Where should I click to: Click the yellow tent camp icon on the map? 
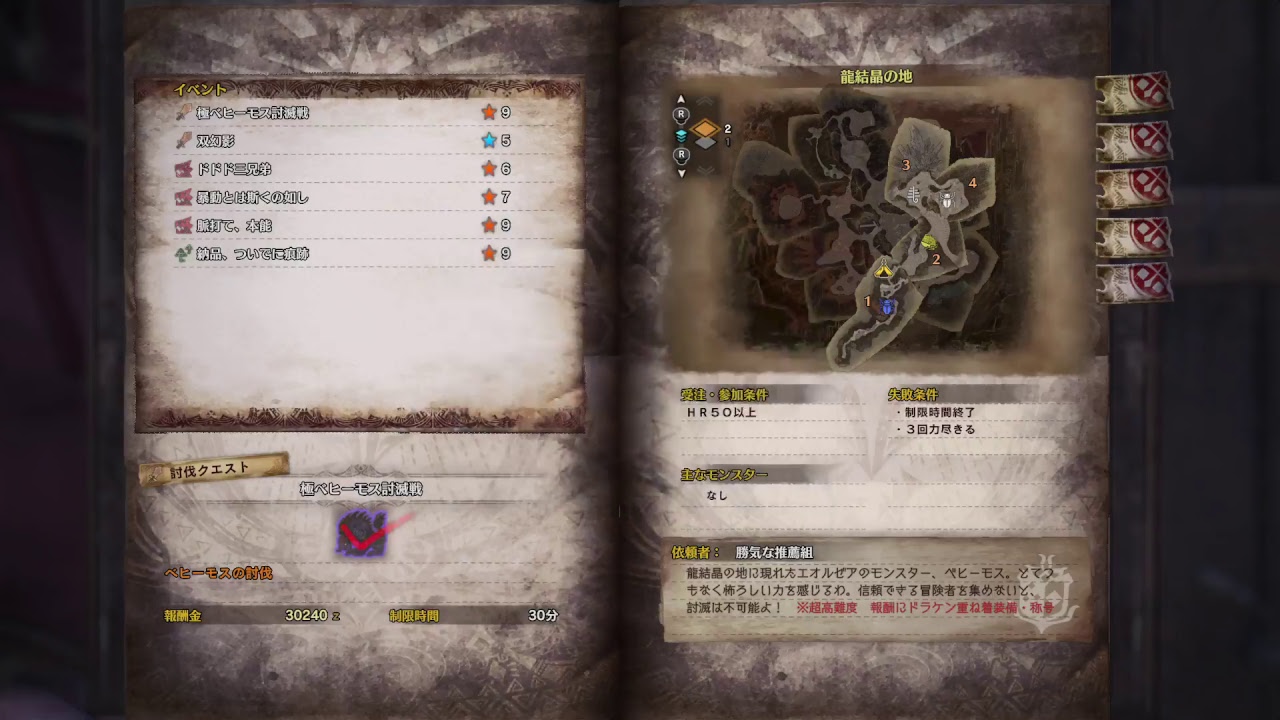click(x=883, y=270)
